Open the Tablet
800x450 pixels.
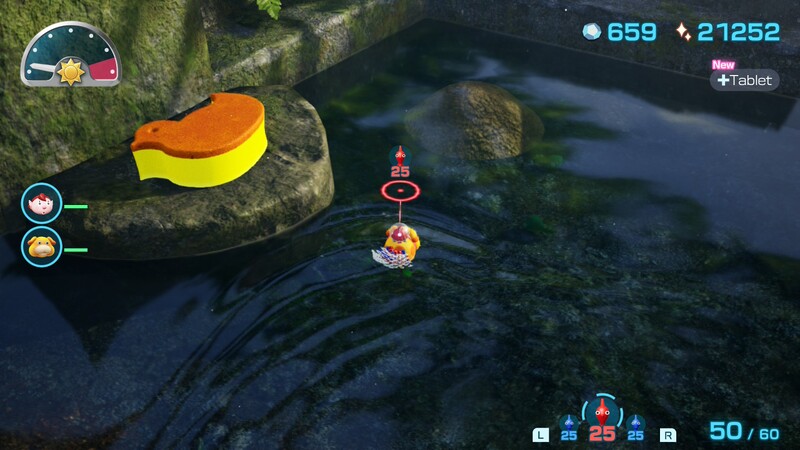(745, 80)
